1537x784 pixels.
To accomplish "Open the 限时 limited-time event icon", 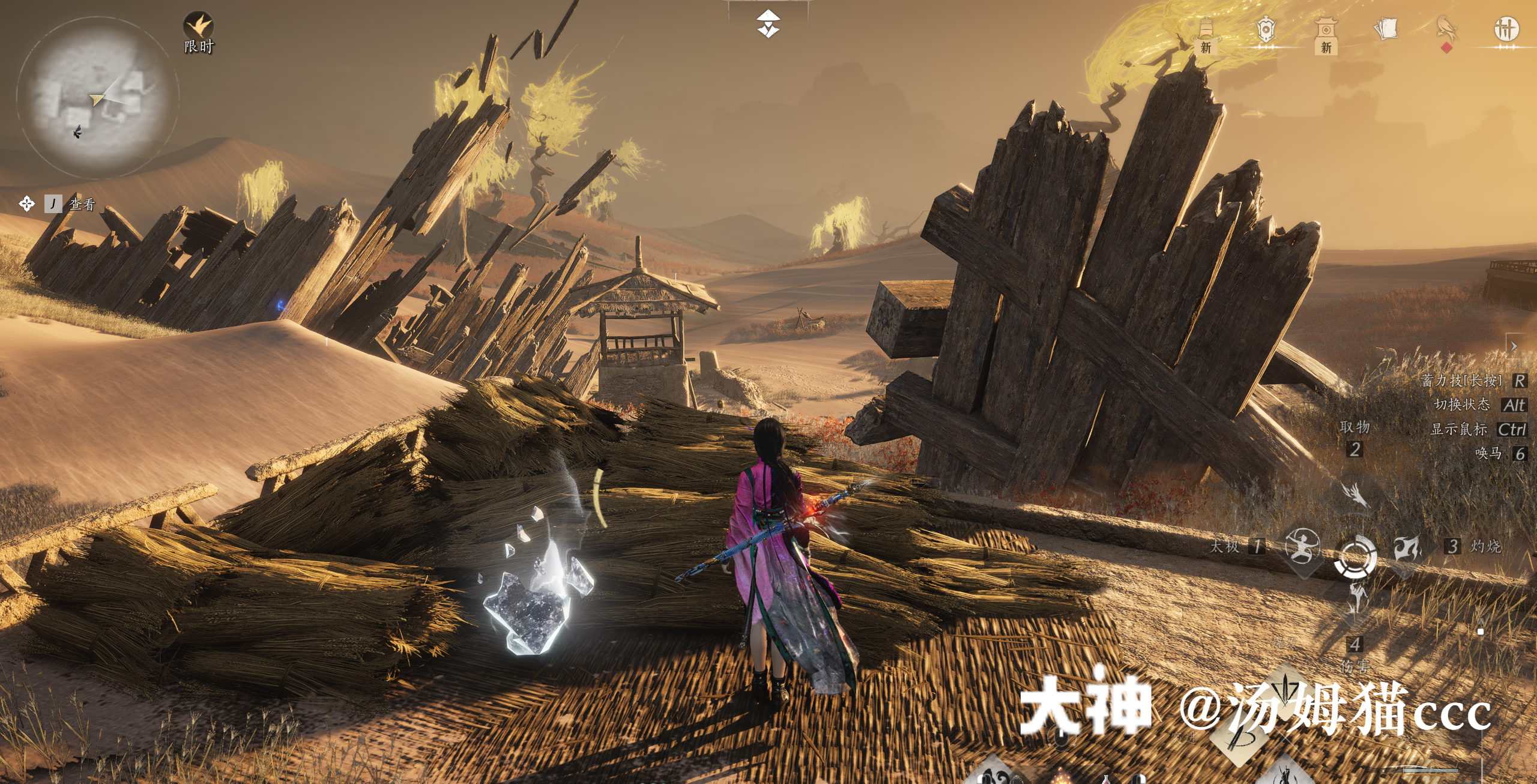I will click(x=198, y=28).
